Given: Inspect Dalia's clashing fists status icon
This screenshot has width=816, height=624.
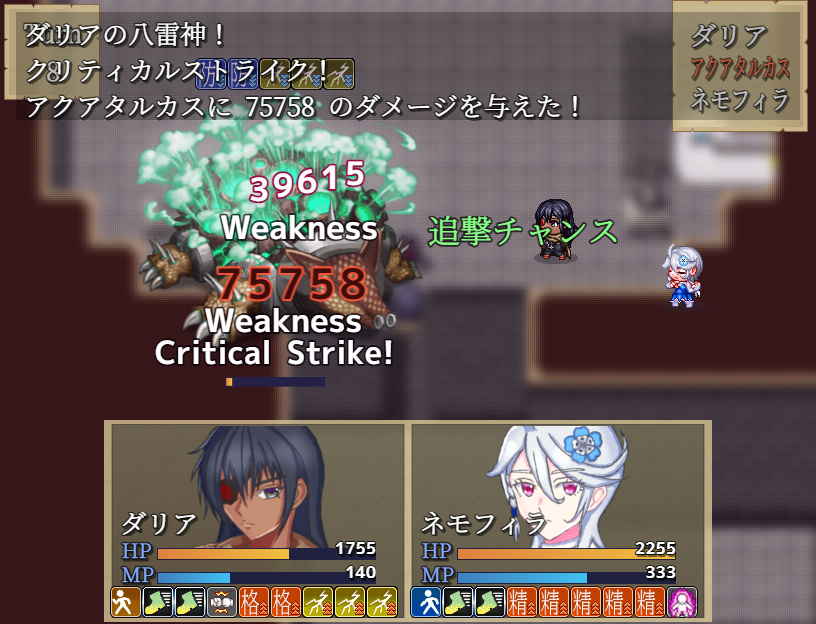Looking at the screenshot, I should pyautogui.click(x=221, y=602).
